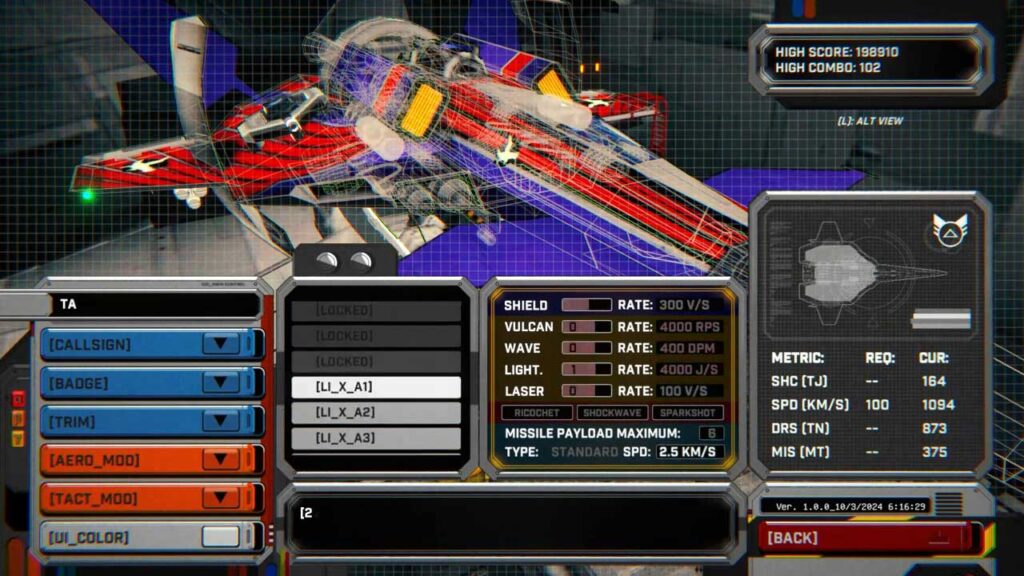Select the RICOCHET weapon mode
Viewport: 1024px width, 576px height.
coord(538,413)
